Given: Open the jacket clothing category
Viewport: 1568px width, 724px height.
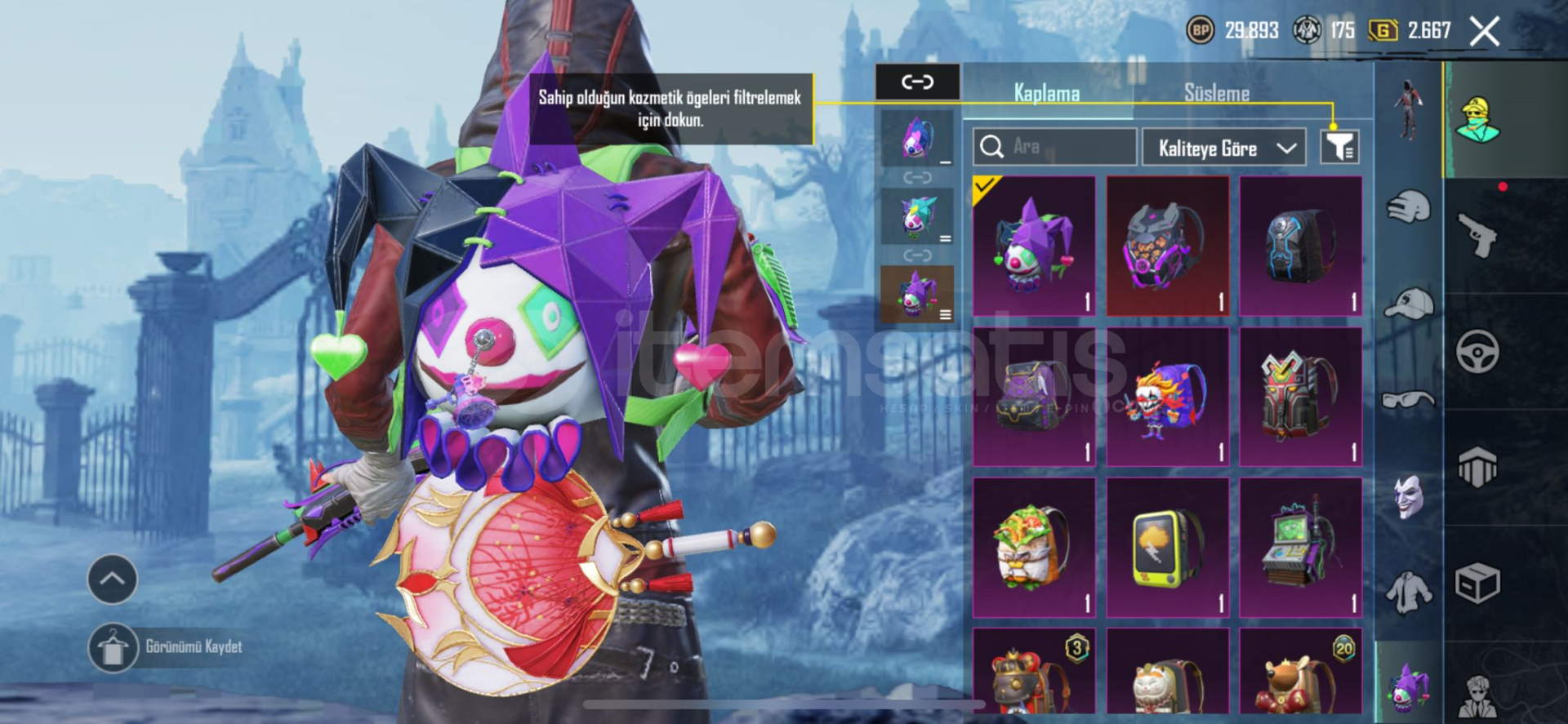Looking at the screenshot, I should pos(1409,591).
